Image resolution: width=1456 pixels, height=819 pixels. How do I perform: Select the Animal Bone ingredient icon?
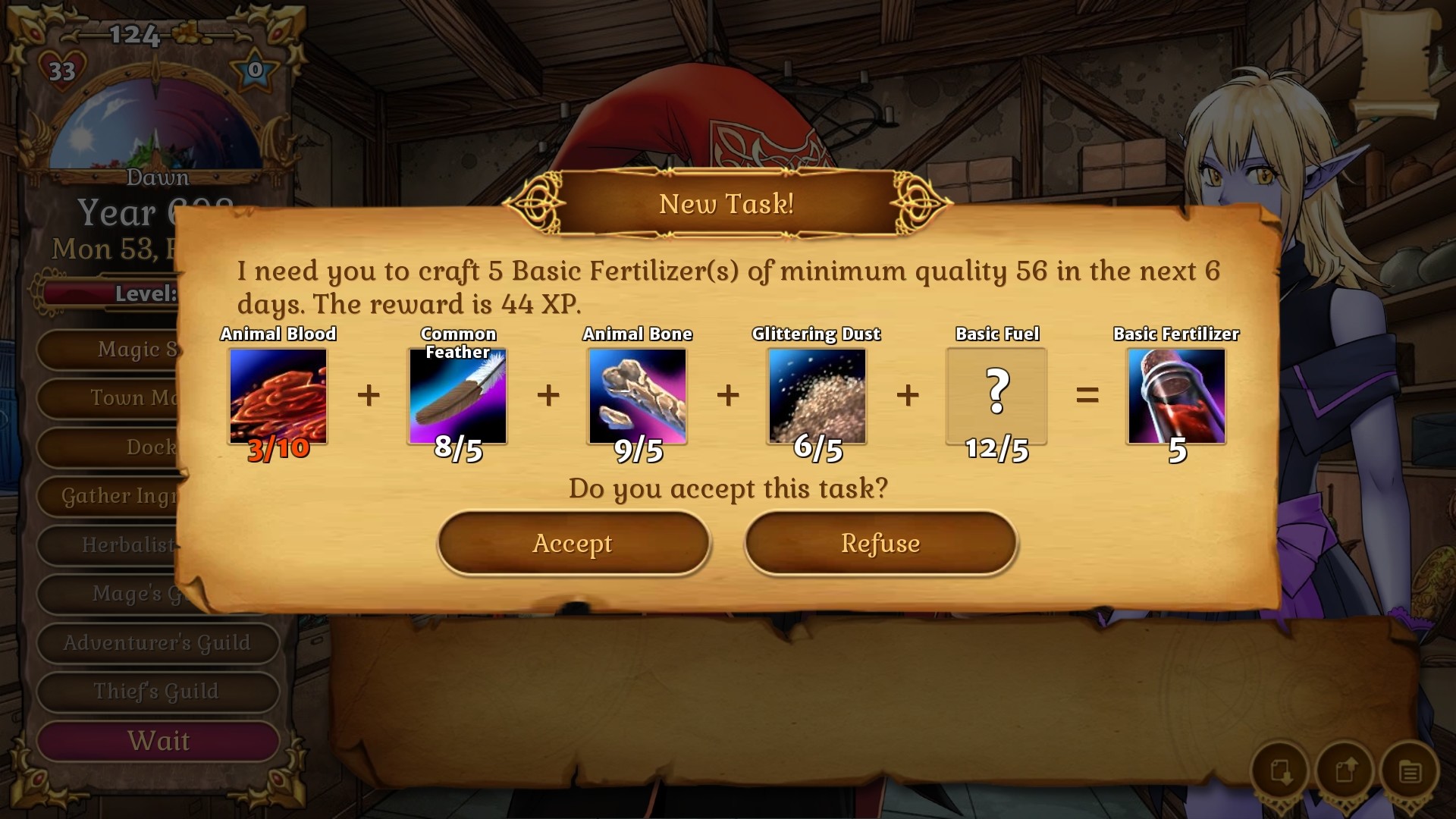(637, 397)
